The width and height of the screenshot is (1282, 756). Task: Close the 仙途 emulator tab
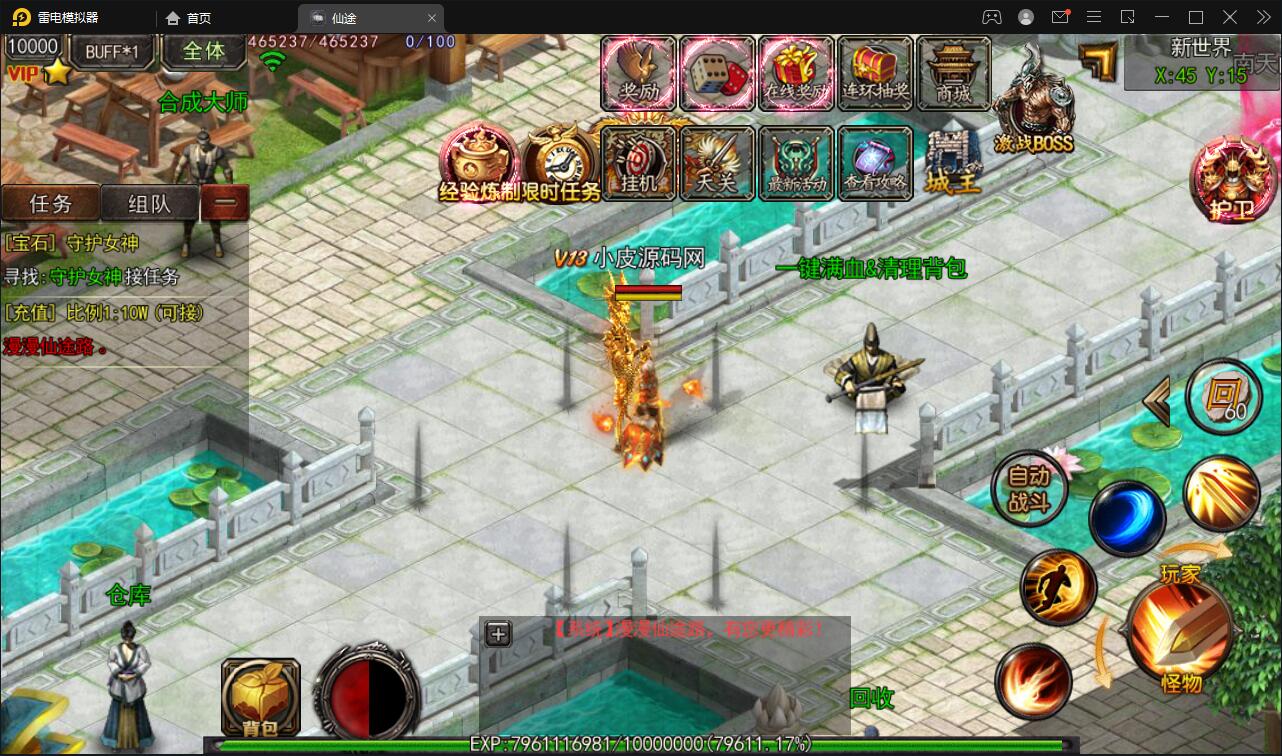(x=432, y=18)
